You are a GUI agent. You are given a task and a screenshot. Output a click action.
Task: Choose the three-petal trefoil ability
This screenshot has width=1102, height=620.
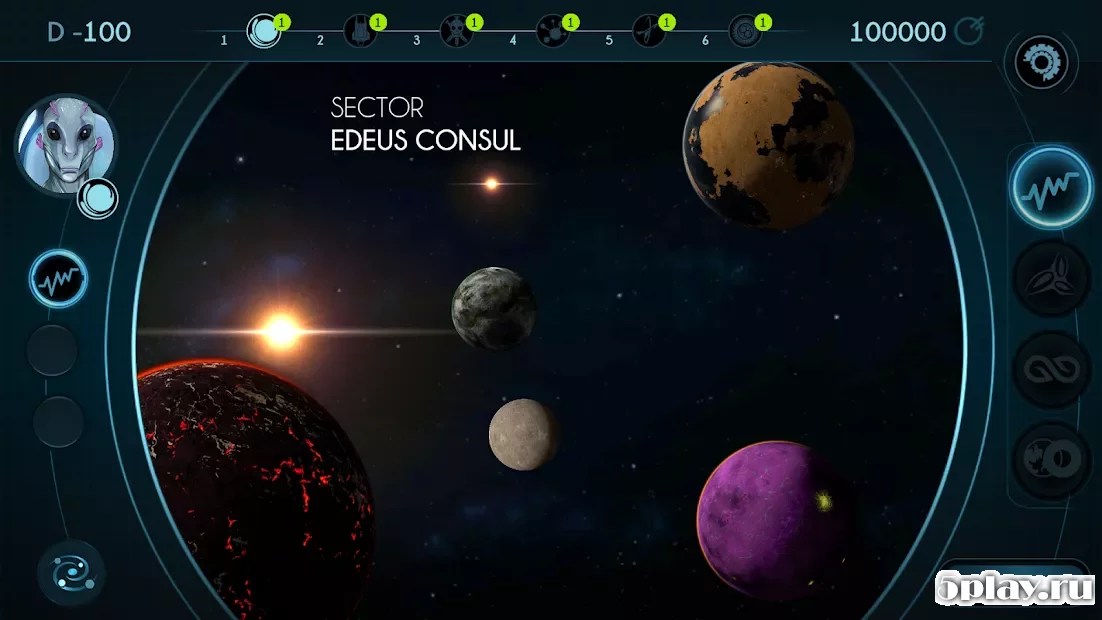click(1050, 280)
